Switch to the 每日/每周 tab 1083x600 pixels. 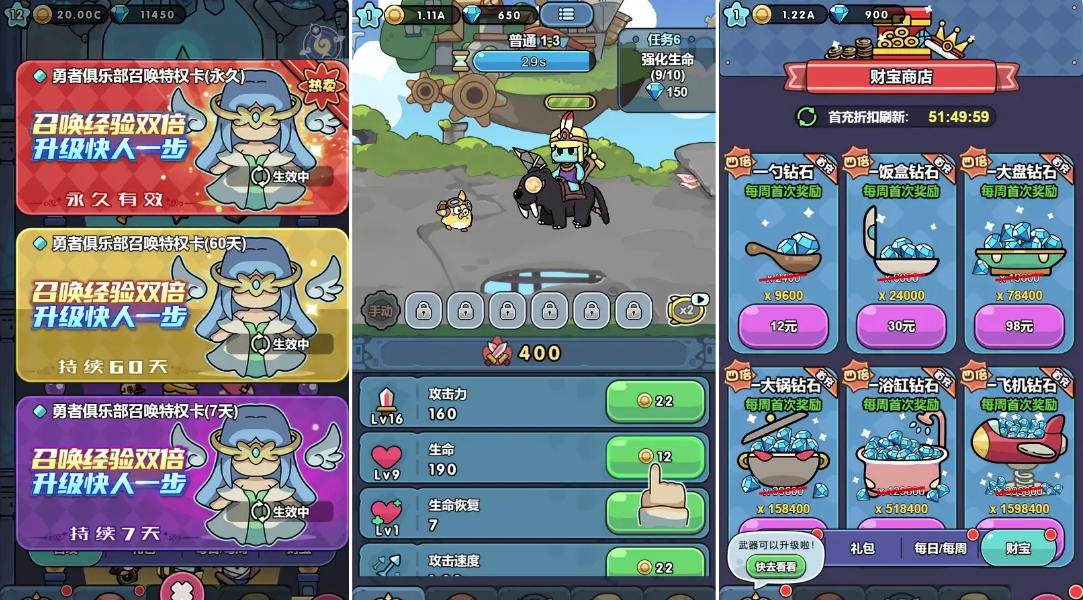tap(940, 548)
